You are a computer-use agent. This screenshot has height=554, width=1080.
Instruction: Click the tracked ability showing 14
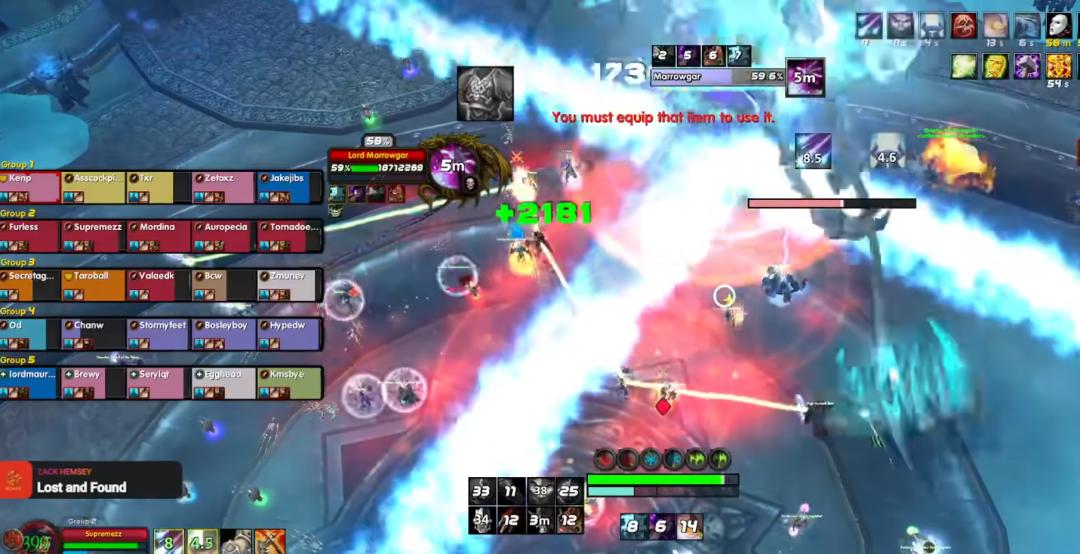(689, 526)
